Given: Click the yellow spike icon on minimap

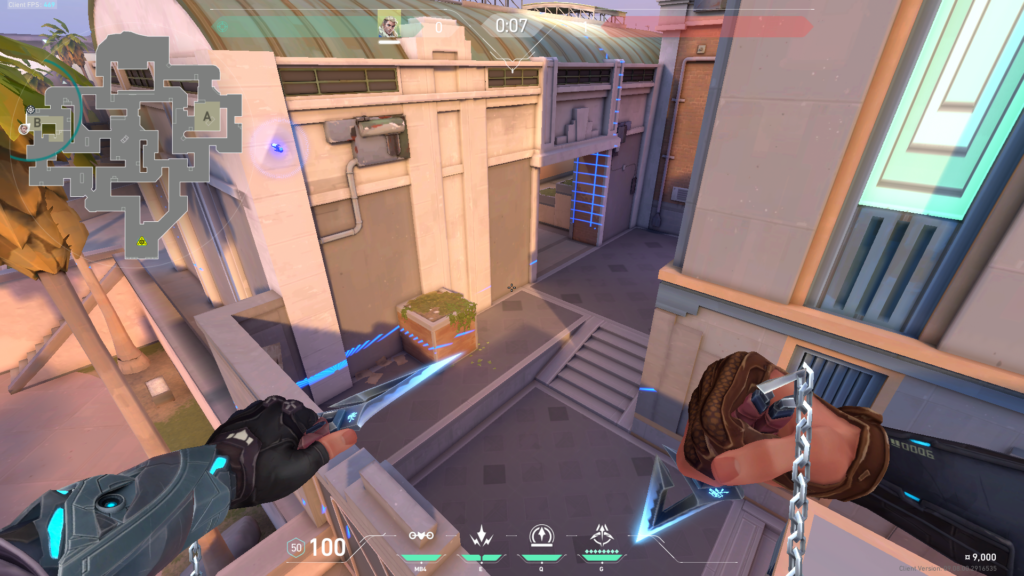Looking at the screenshot, I should pyautogui.click(x=142, y=243).
